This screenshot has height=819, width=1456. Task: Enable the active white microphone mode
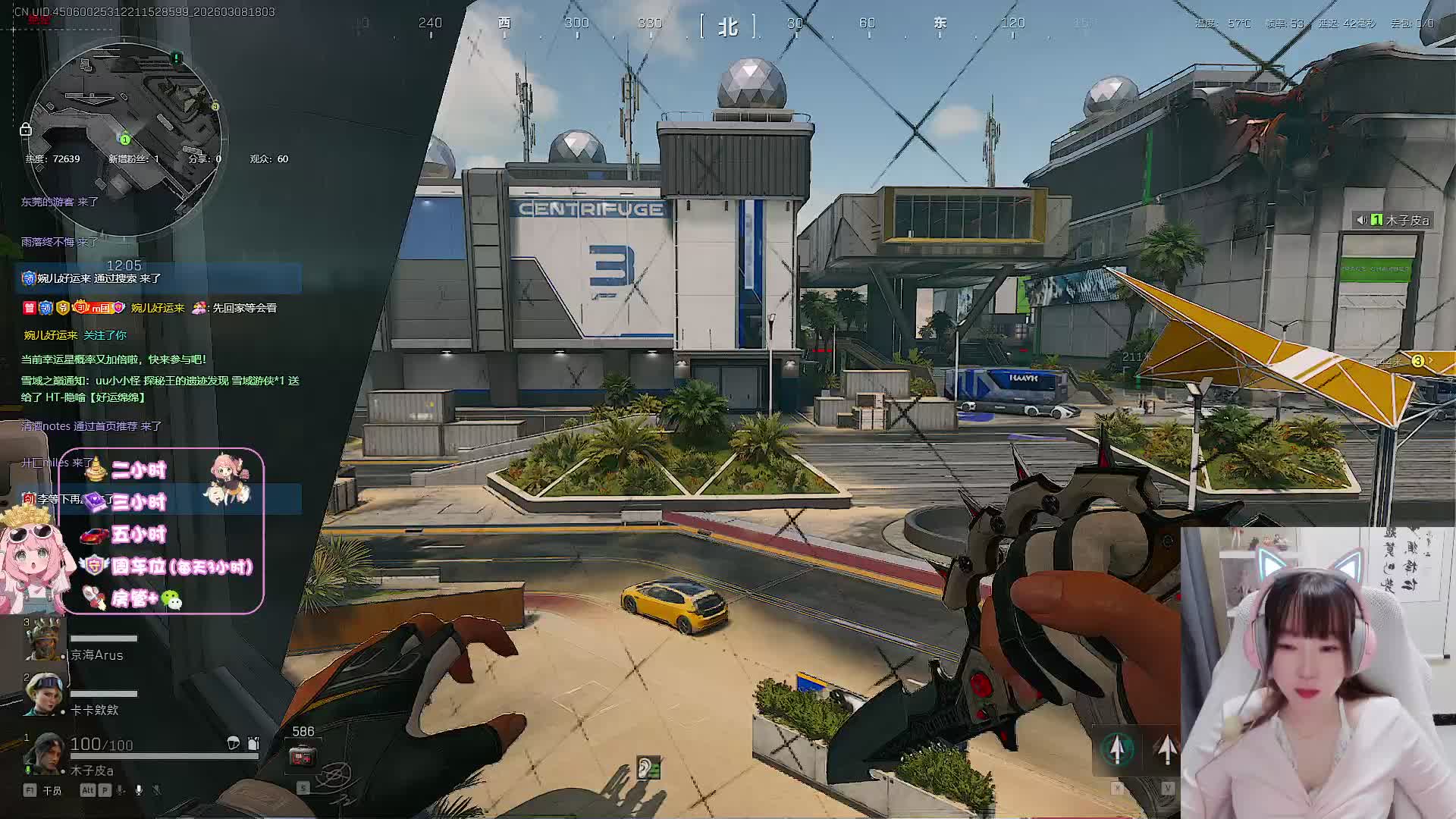point(139,790)
